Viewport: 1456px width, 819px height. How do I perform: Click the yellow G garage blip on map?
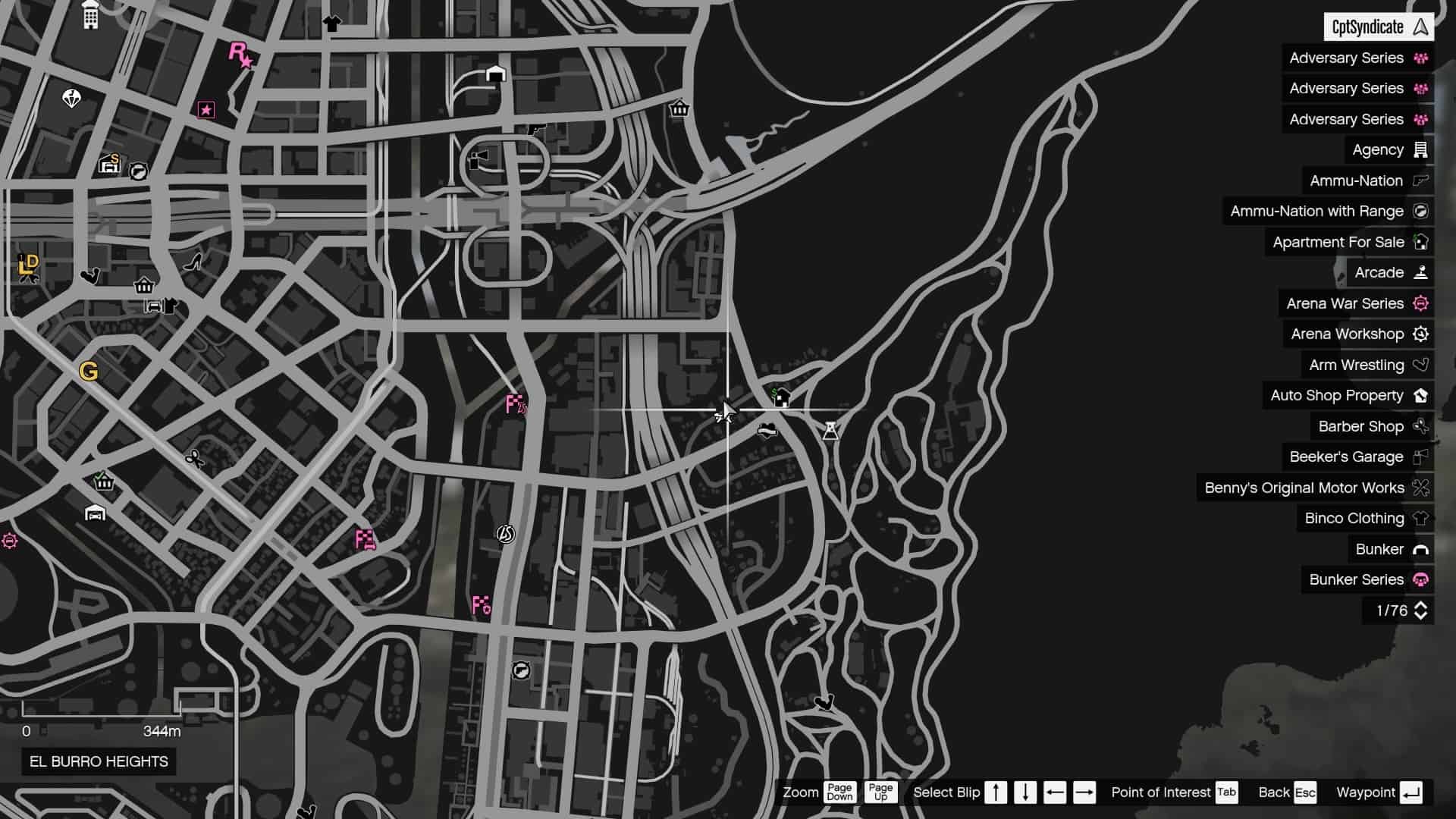click(89, 370)
